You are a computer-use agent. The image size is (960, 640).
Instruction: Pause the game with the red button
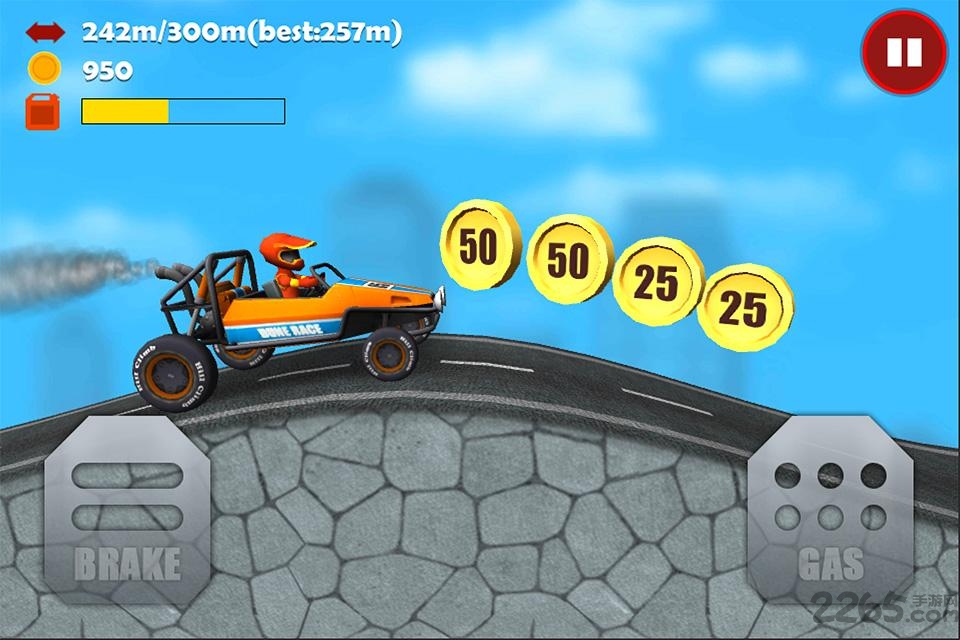click(x=904, y=52)
